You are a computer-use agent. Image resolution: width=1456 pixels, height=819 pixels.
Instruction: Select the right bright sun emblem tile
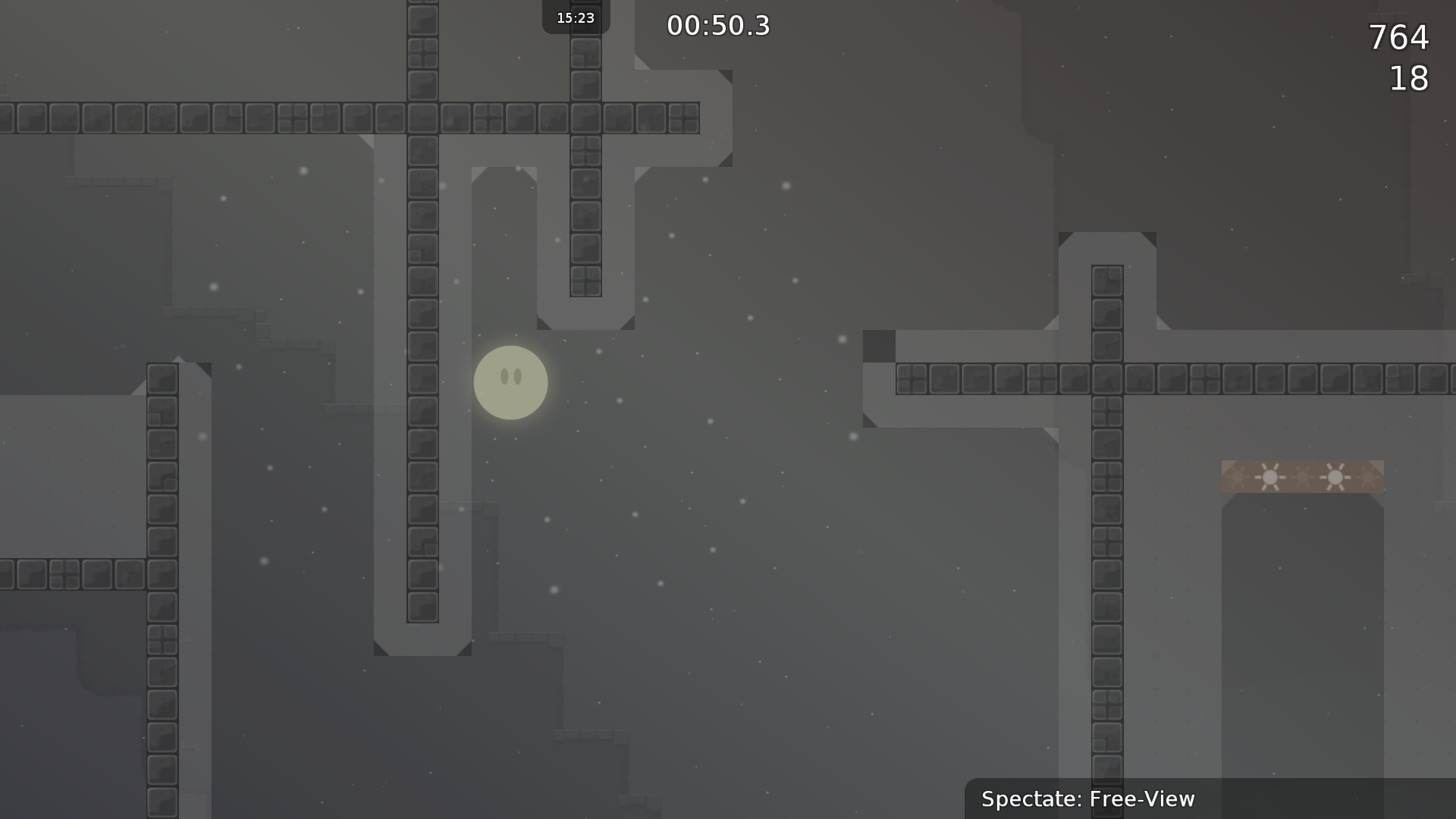[x=1335, y=477]
